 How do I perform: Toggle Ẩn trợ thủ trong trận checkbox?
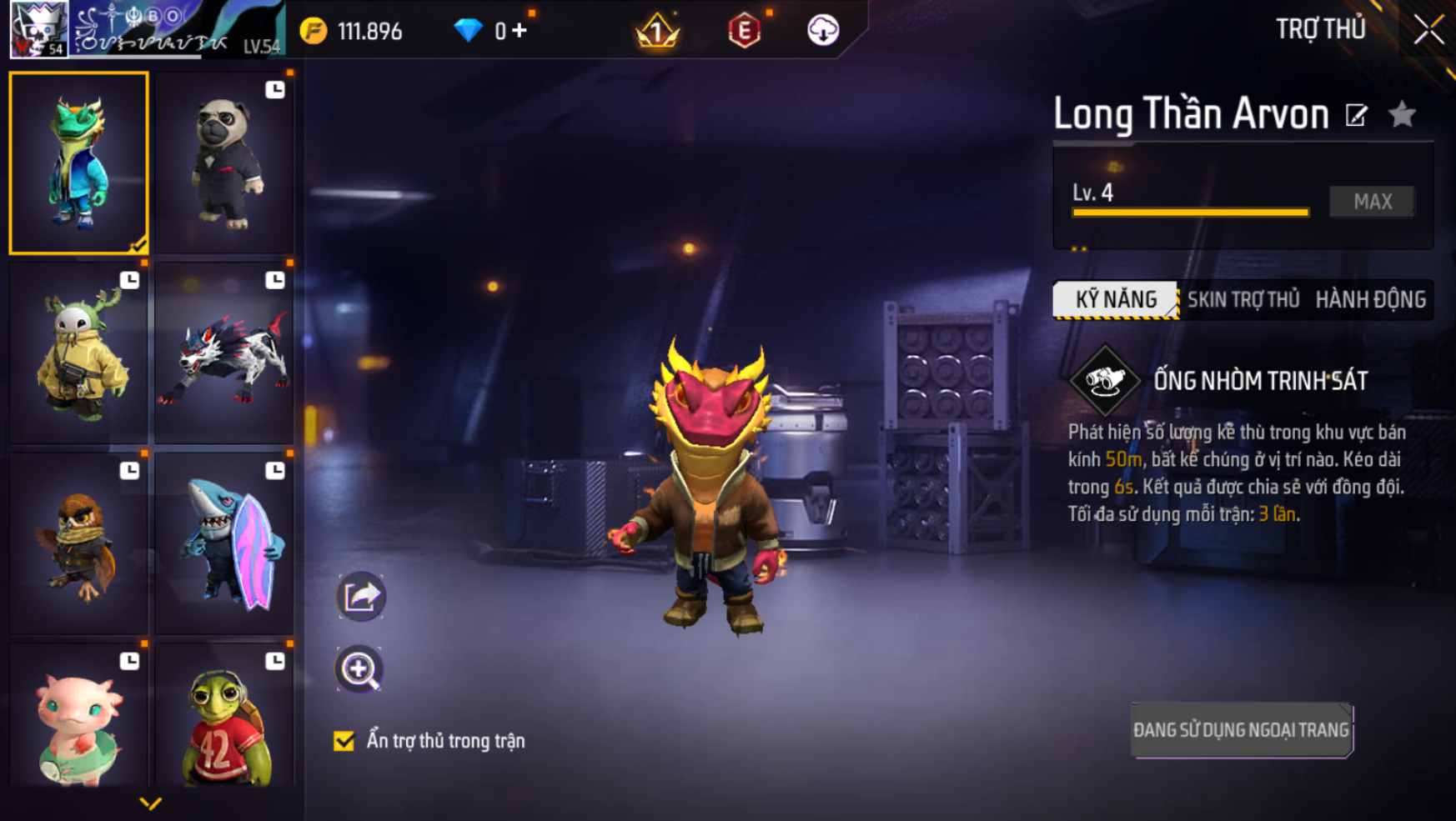pyautogui.click(x=344, y=741)
